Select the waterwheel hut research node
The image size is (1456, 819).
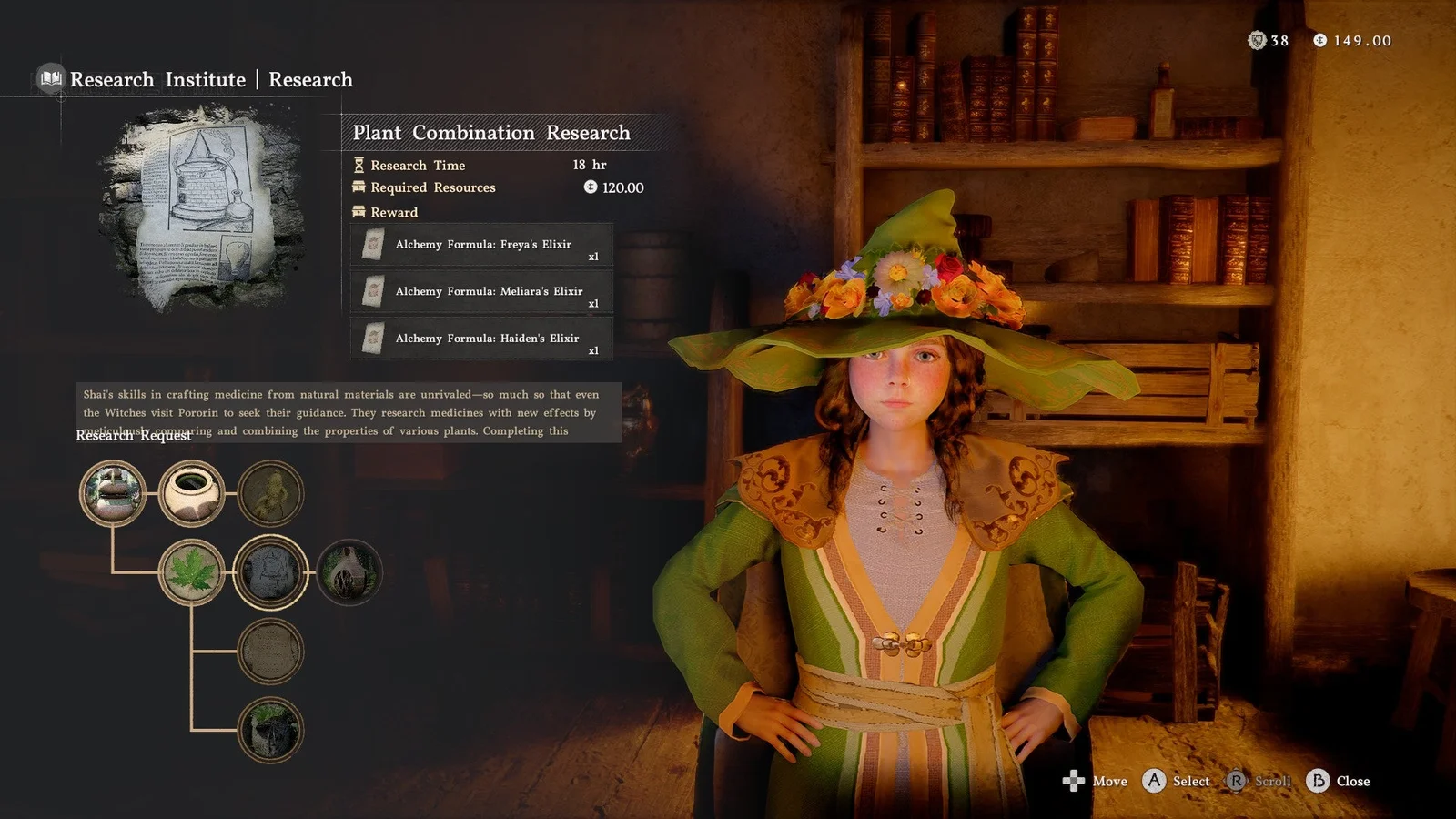tap(349, 572)
